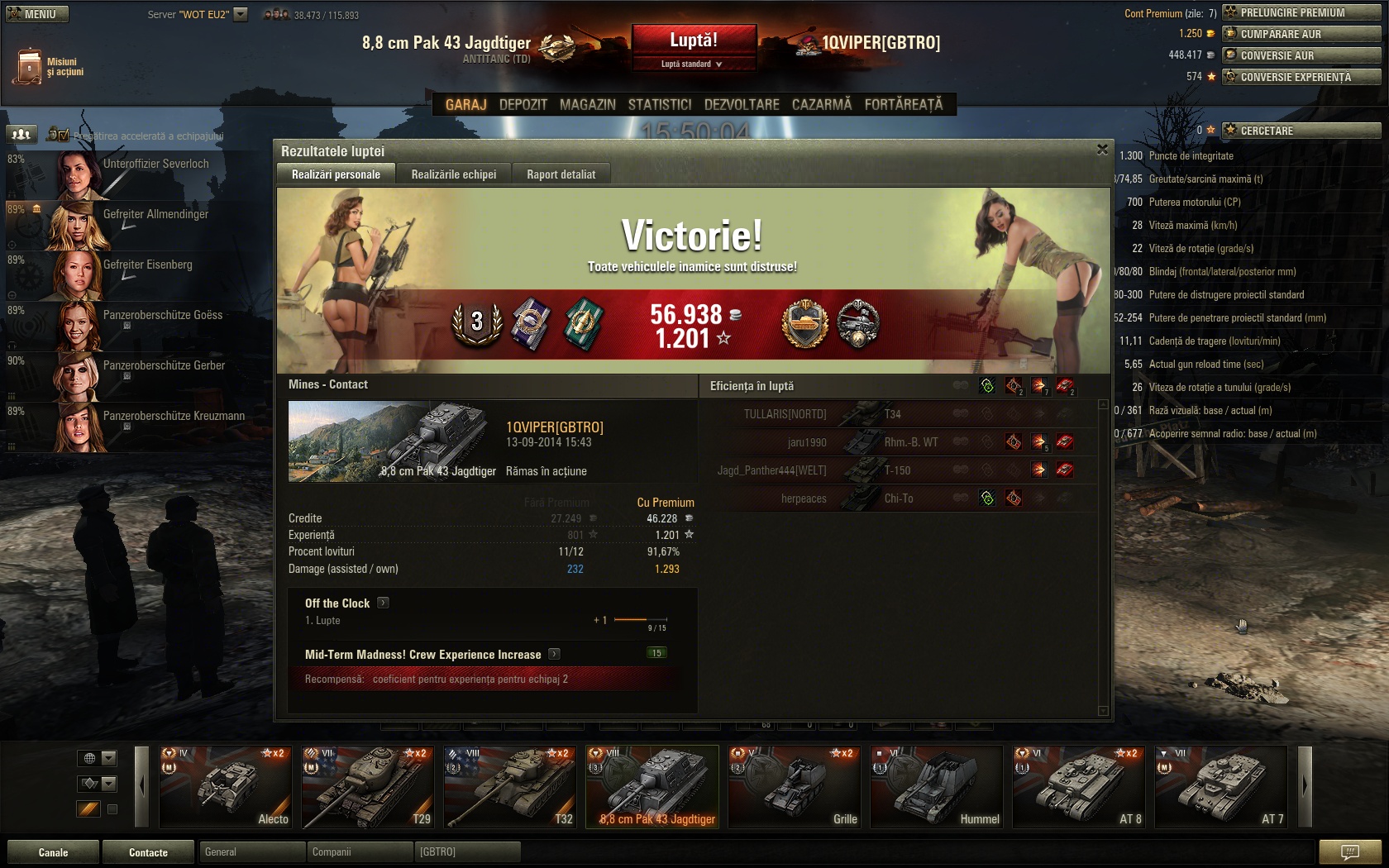Viewport: 1389px width, 868px height.
Task: Click the PRELUNGIRE PREMIUM button
Action: (x=1301, y=12)
